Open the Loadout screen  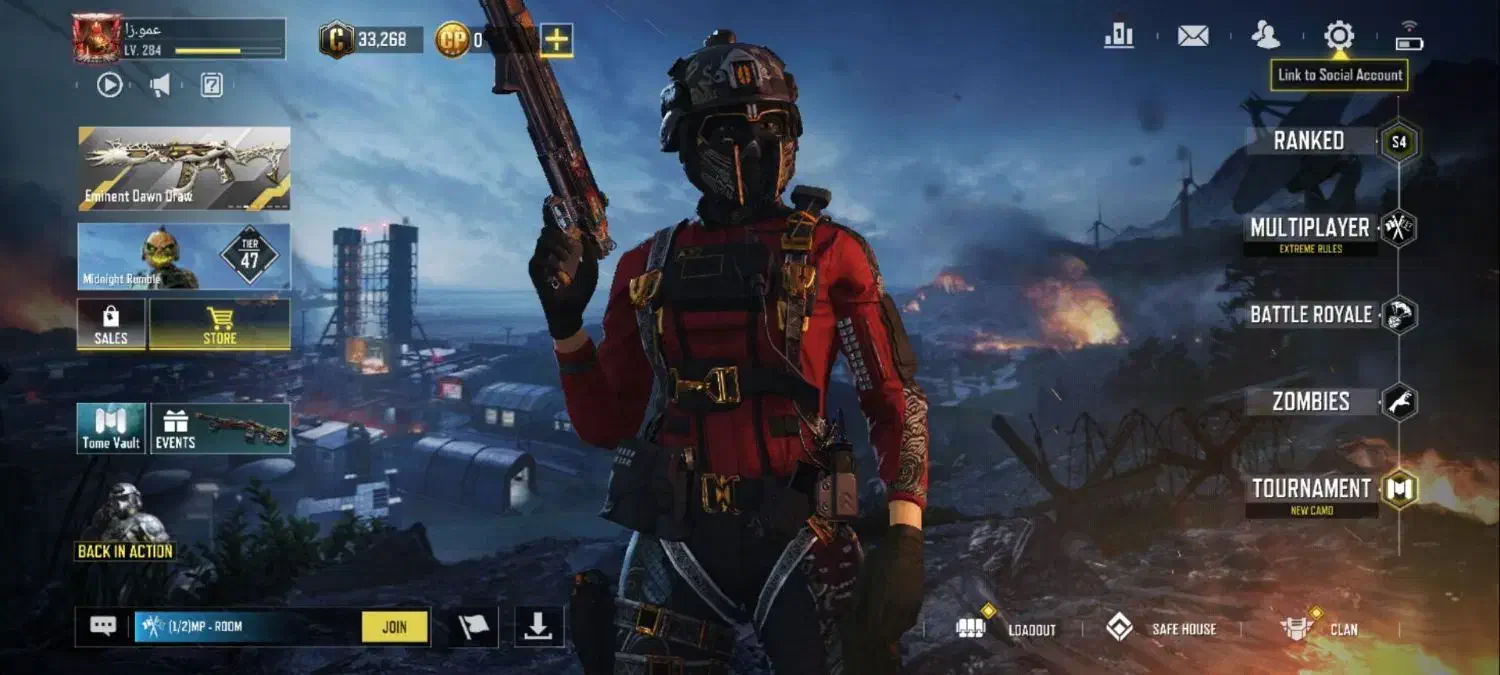[1006, 628]
